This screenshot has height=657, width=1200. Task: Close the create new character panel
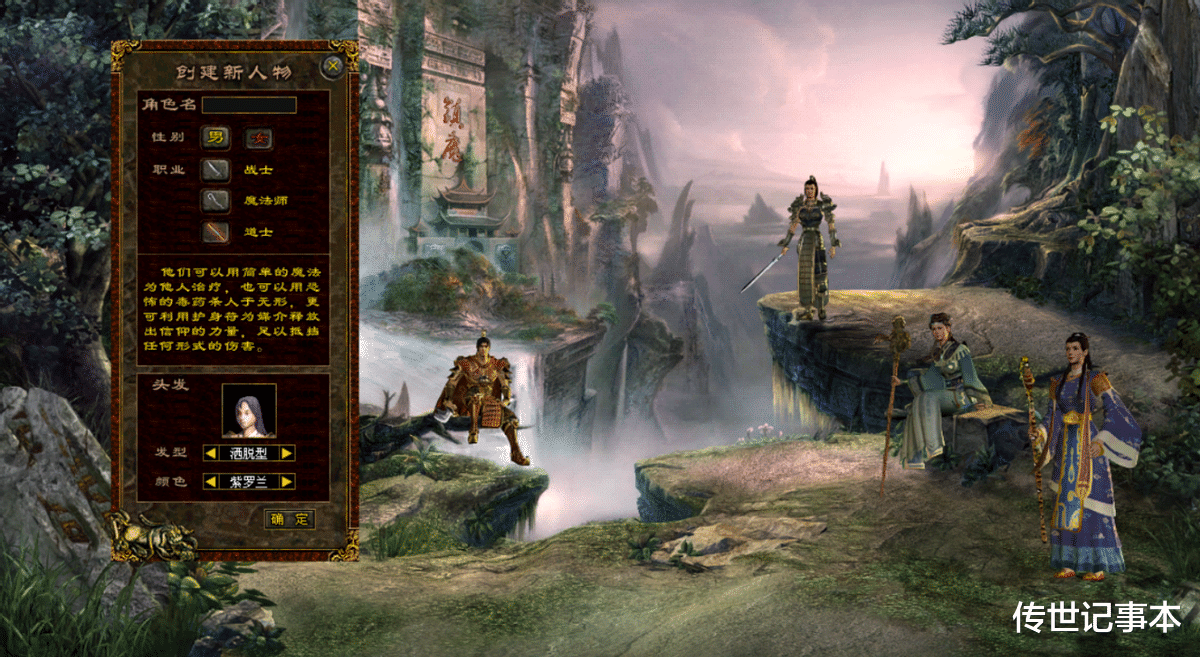click(333, 67)
